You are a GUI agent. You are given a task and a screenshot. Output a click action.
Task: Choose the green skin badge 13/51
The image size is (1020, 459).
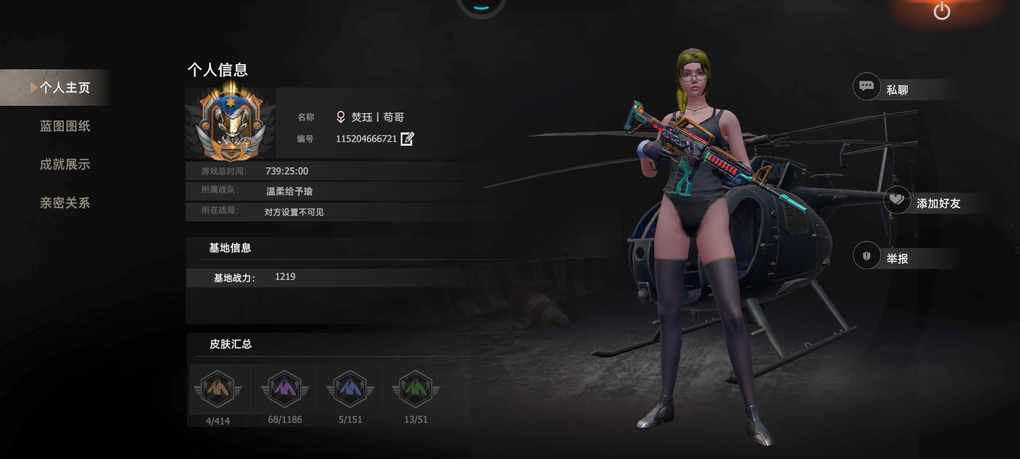(x=415, y=388)
